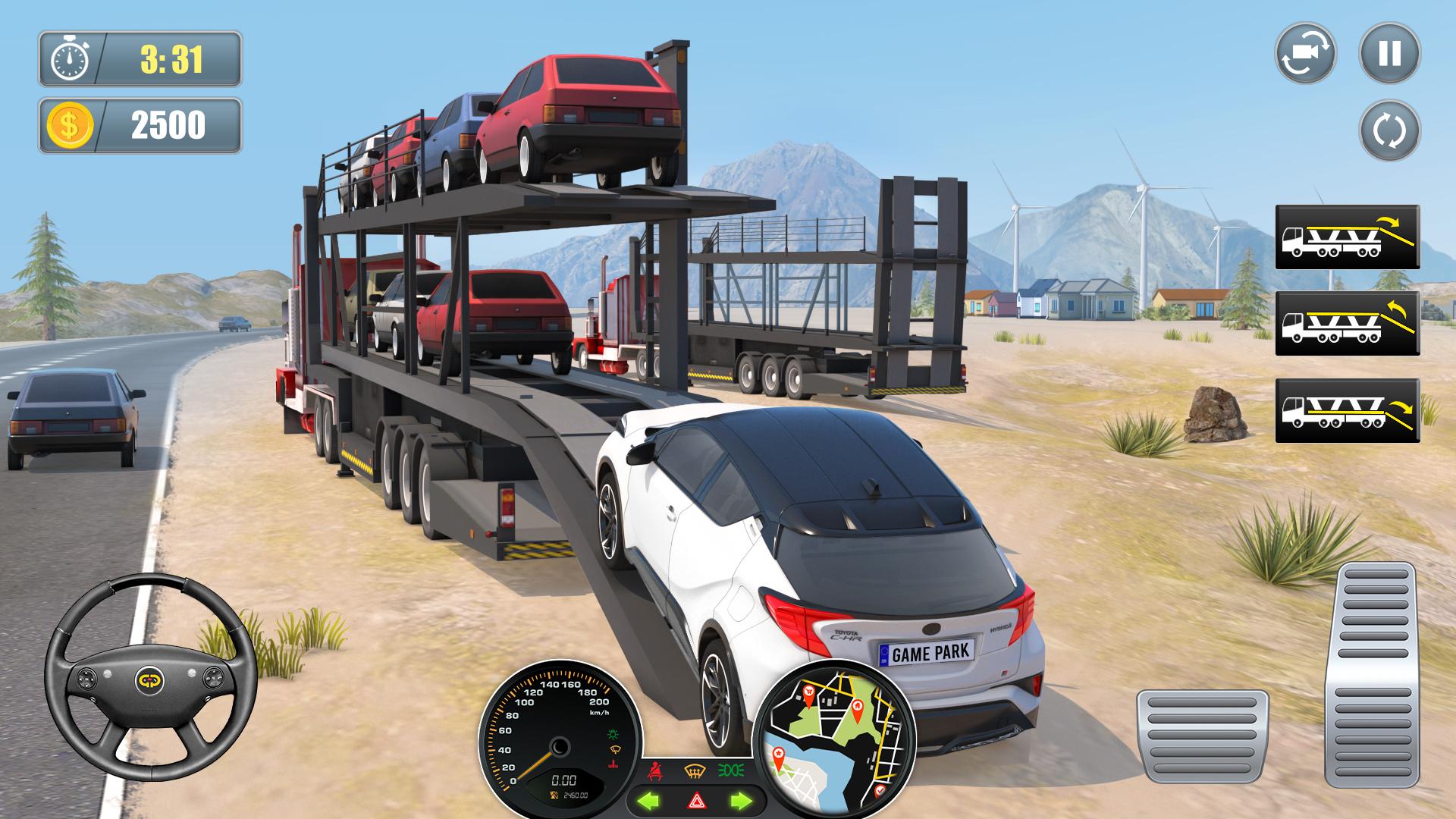Open the circular minimap
The image size is (1456, 819).
click(834, 741)
